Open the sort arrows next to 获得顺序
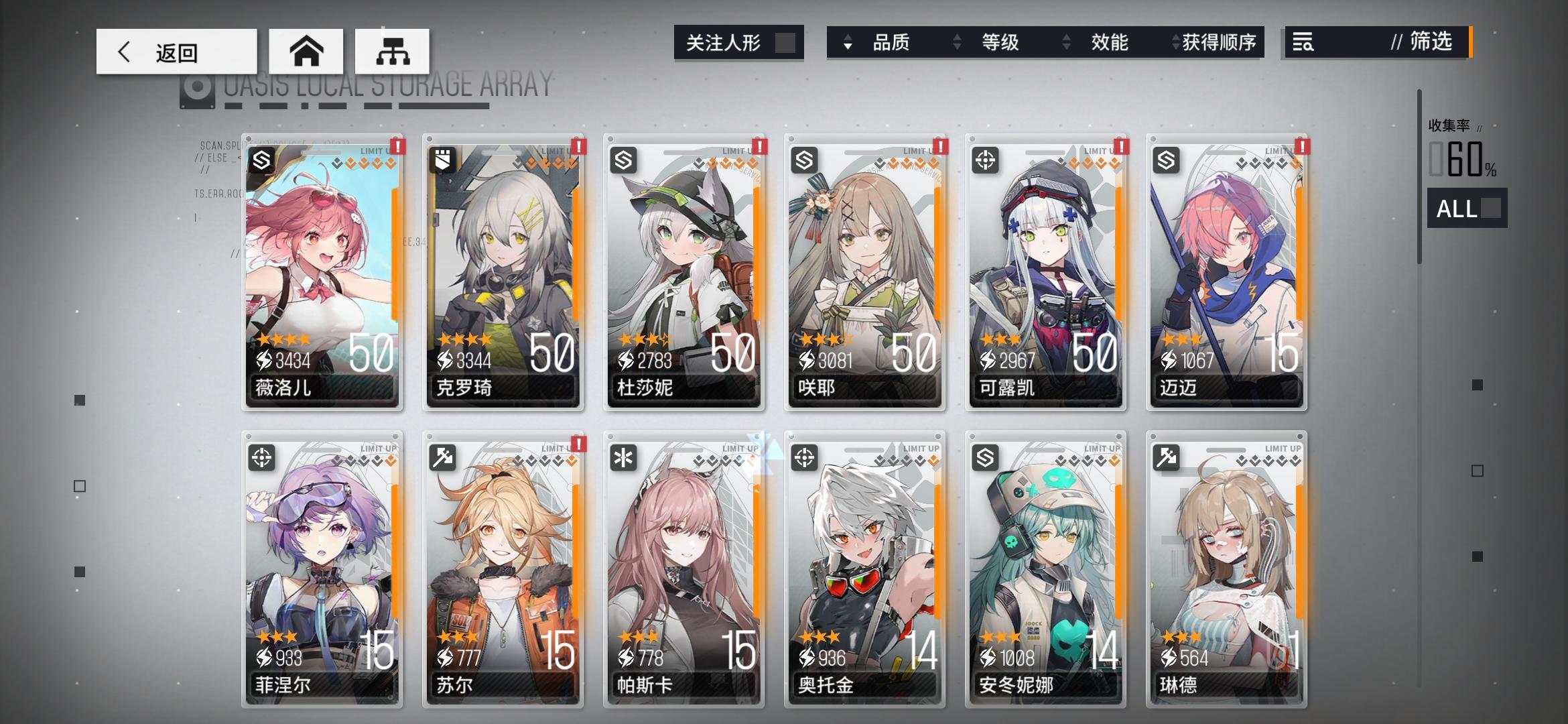The image size is (1568, 724). click(1174, 43)
